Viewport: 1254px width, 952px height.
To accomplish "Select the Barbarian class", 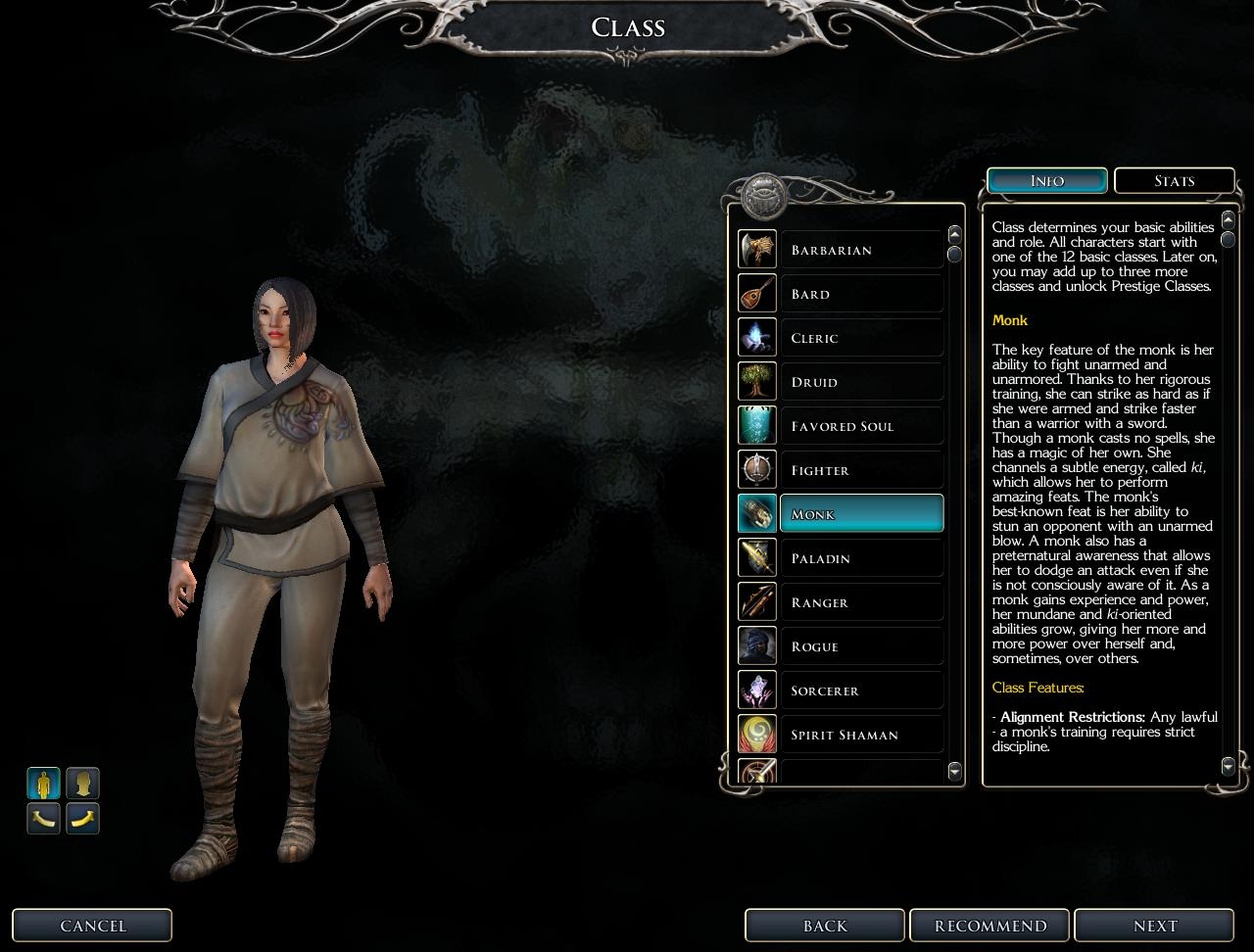I will click(861, 250).
